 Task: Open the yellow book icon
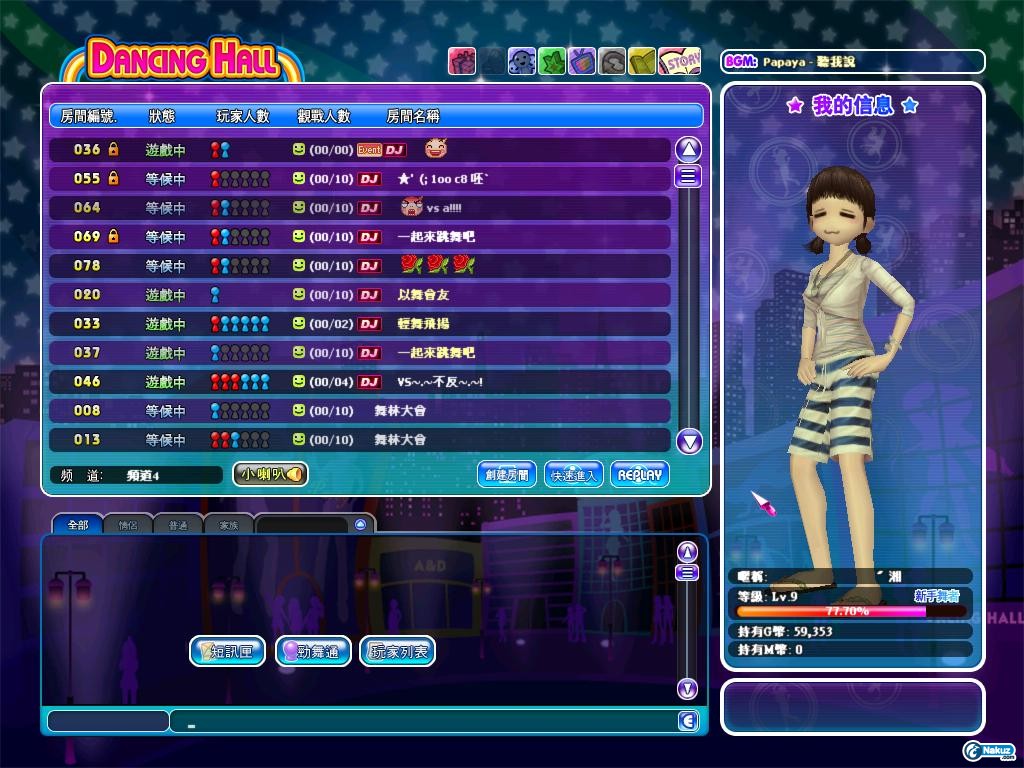tap(642, 62)
